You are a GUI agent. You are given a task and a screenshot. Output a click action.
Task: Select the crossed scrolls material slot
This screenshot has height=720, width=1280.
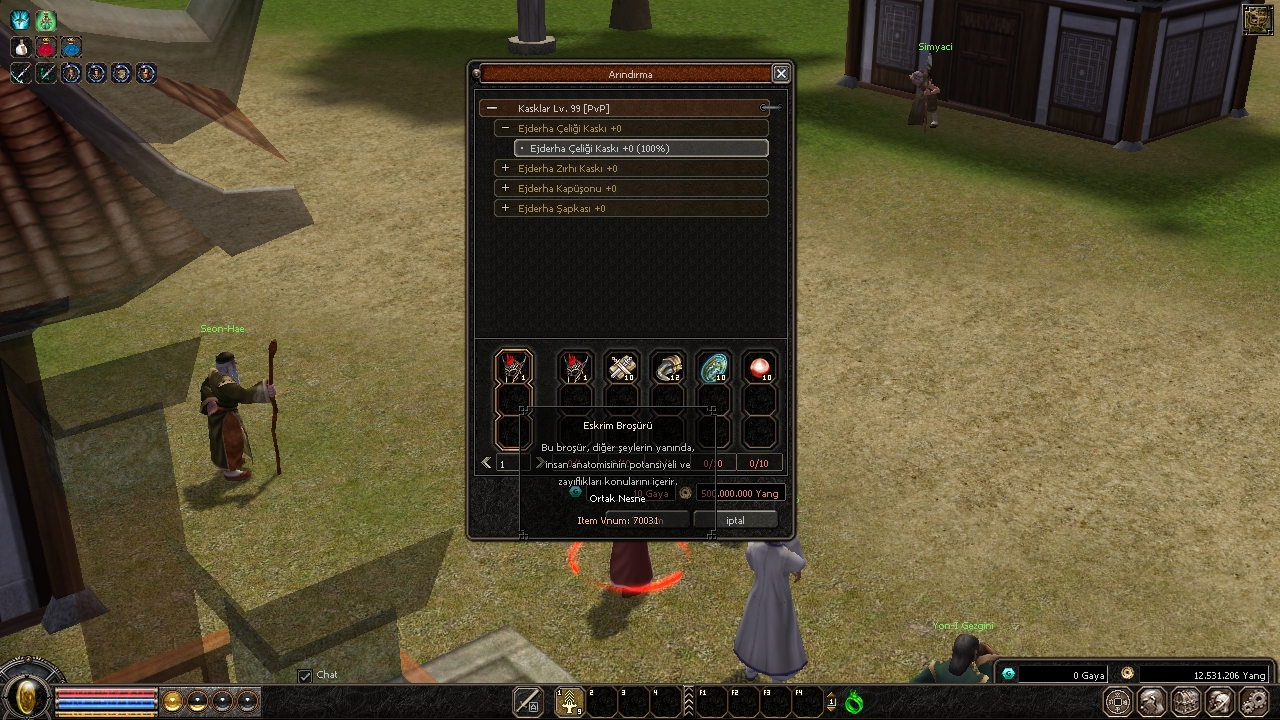pyautogui.click(x=622, y=368)
